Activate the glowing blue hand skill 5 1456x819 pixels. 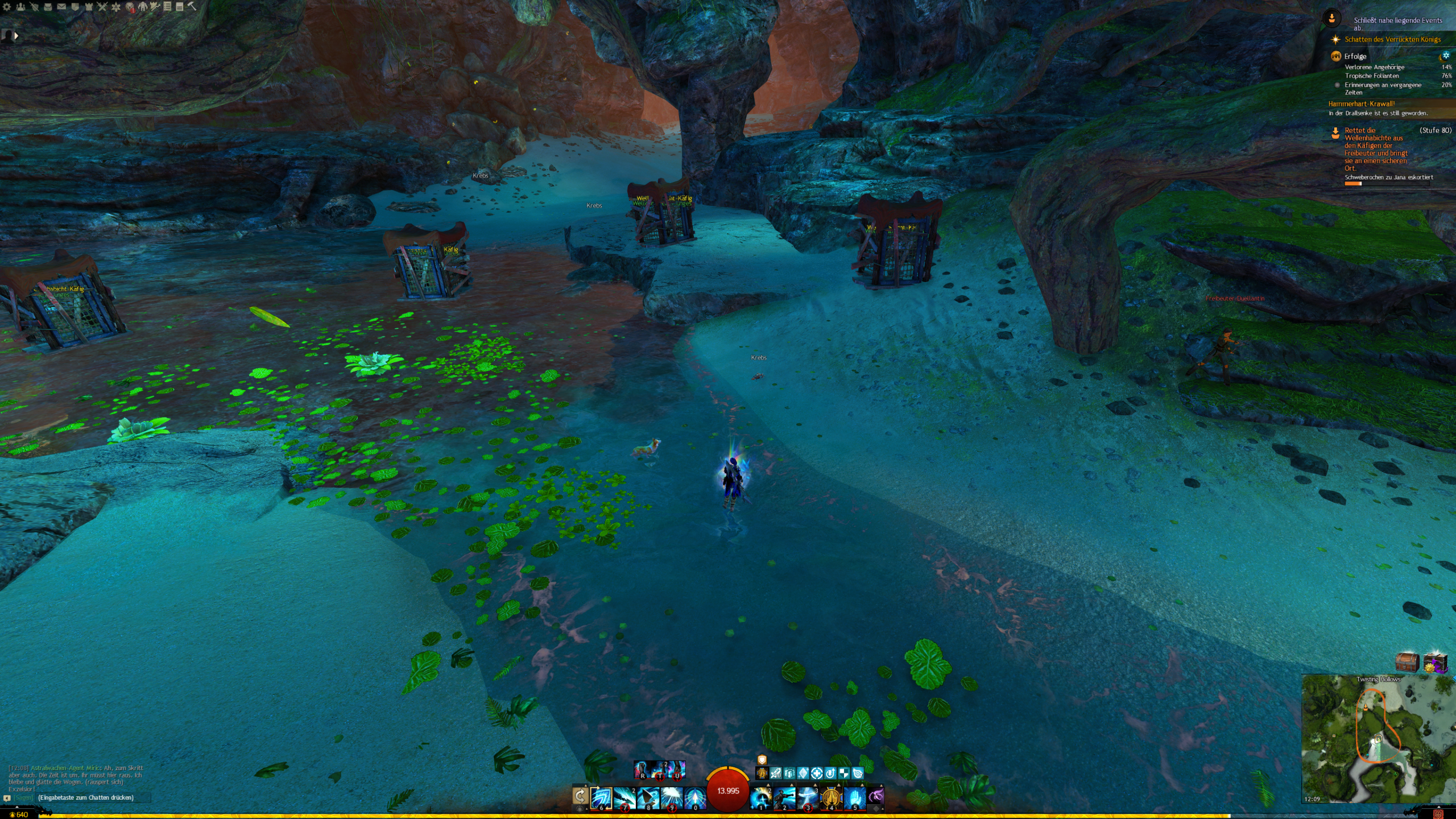coord(854,797)
